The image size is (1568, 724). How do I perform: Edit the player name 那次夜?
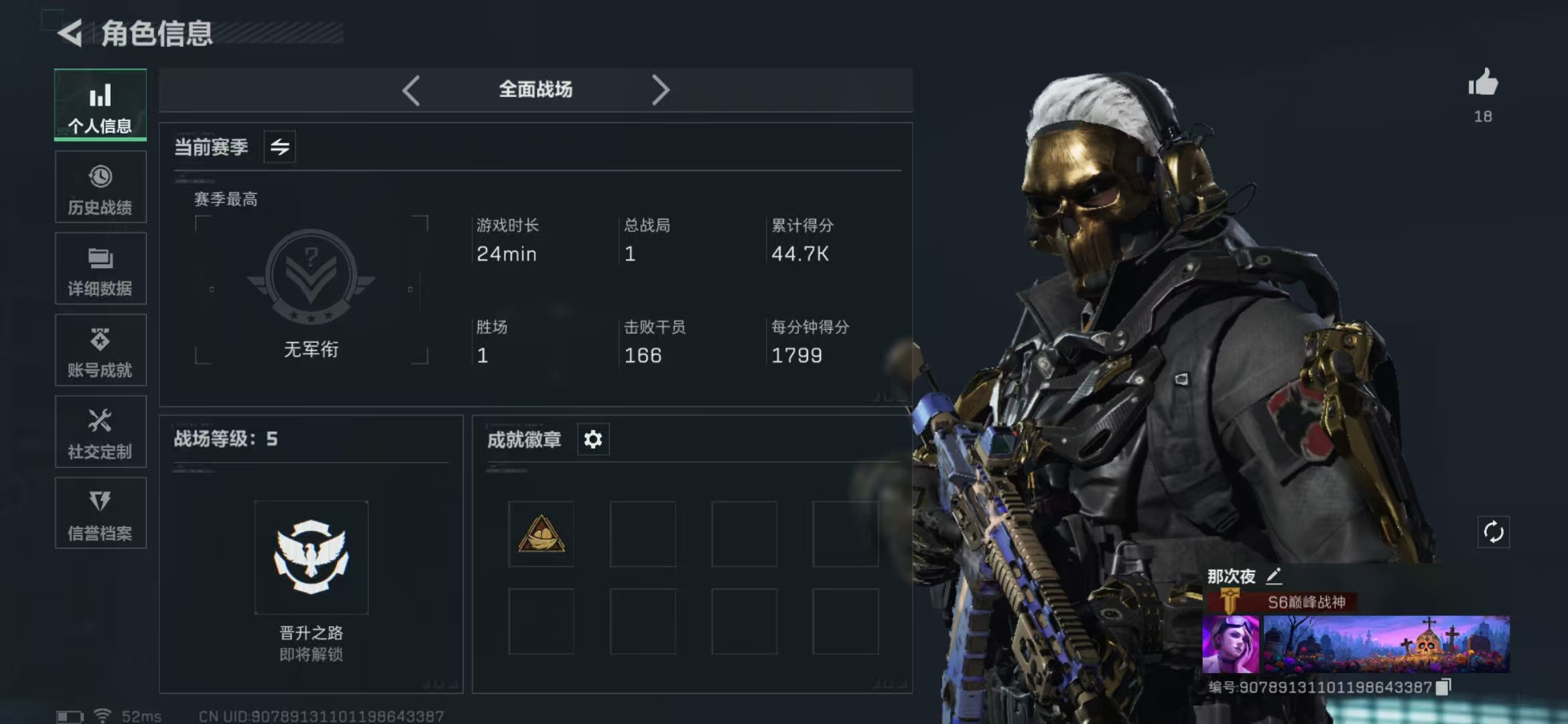pos(1274,576)
